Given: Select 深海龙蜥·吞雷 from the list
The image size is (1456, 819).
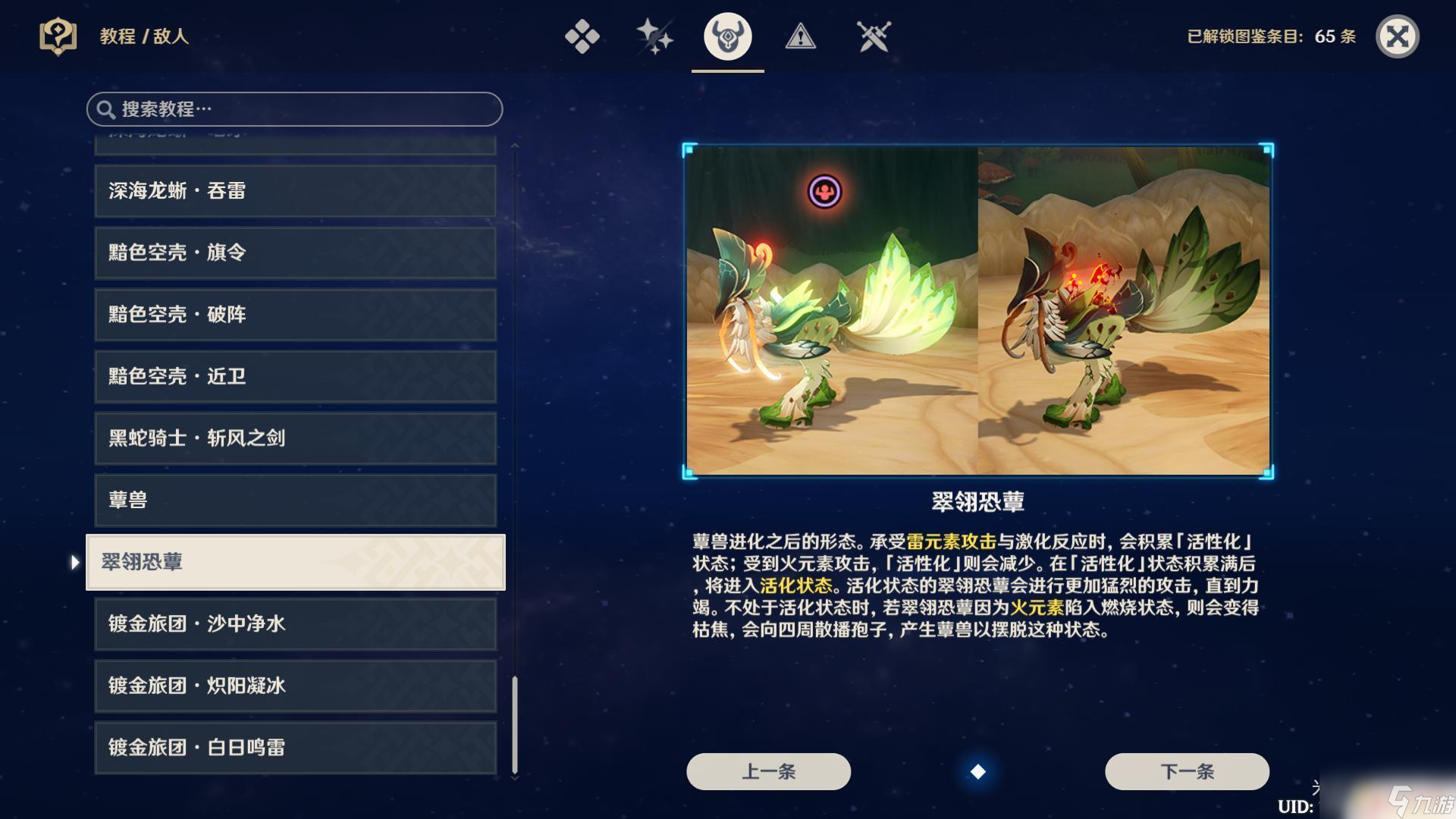Looking at the screenshot, I should (x=294, y=190).
